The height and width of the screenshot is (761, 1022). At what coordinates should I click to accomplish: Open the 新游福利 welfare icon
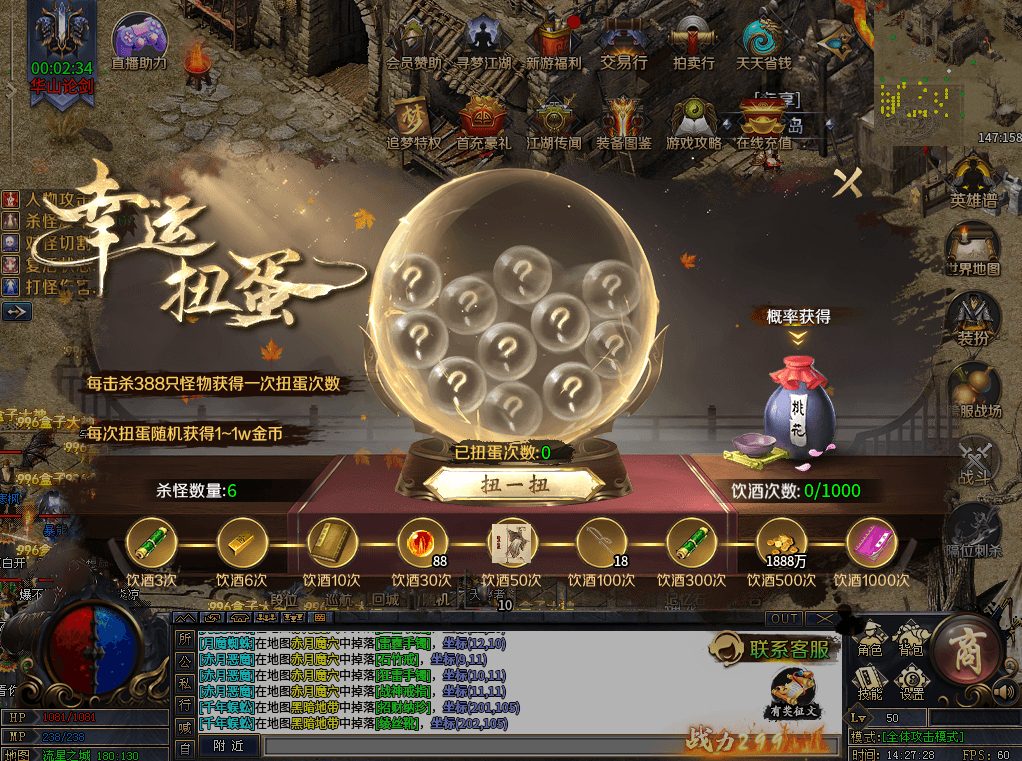tap(553, 43)
